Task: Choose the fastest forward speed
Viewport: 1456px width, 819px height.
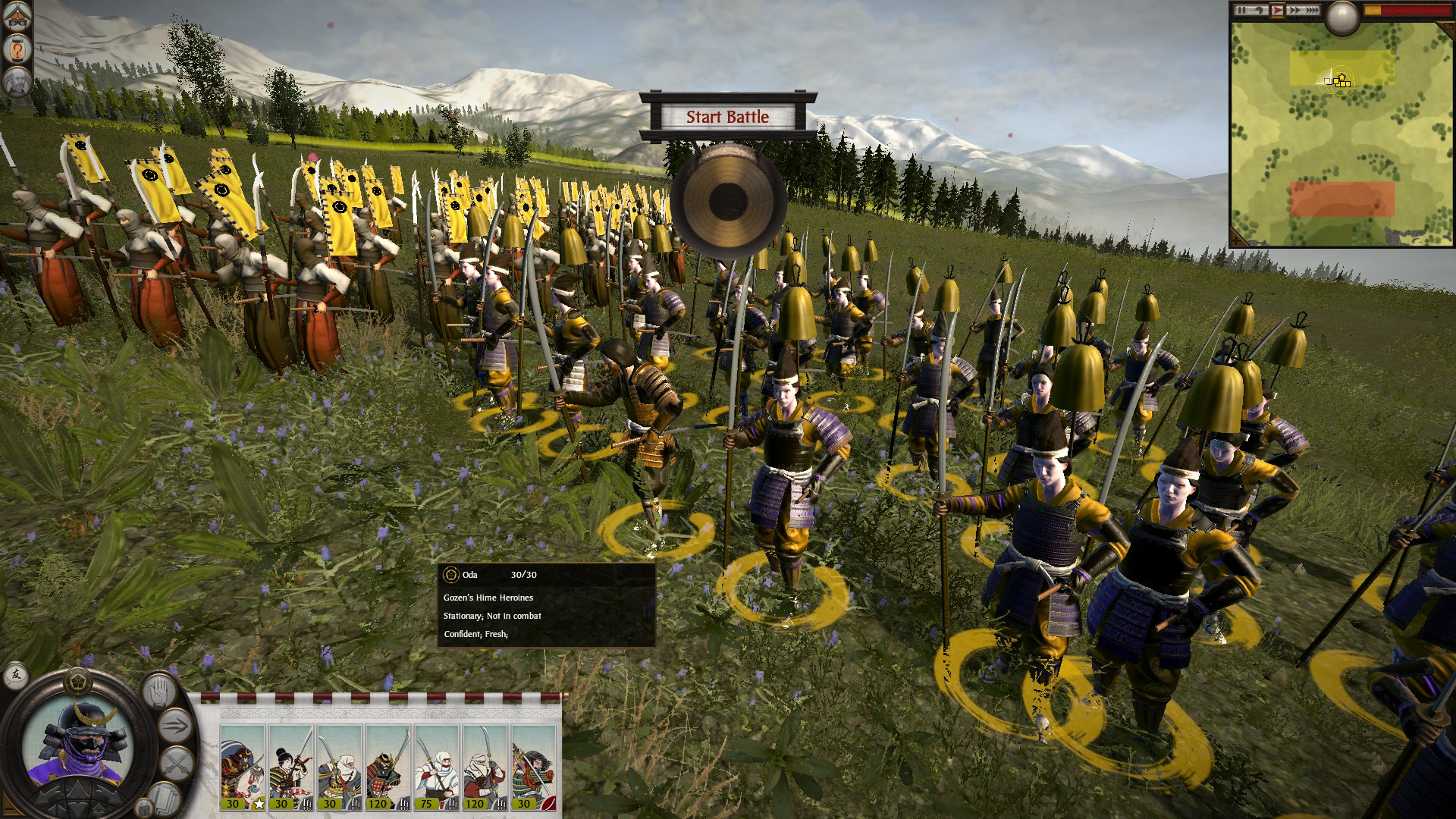Action: (x=1311, y=10)
